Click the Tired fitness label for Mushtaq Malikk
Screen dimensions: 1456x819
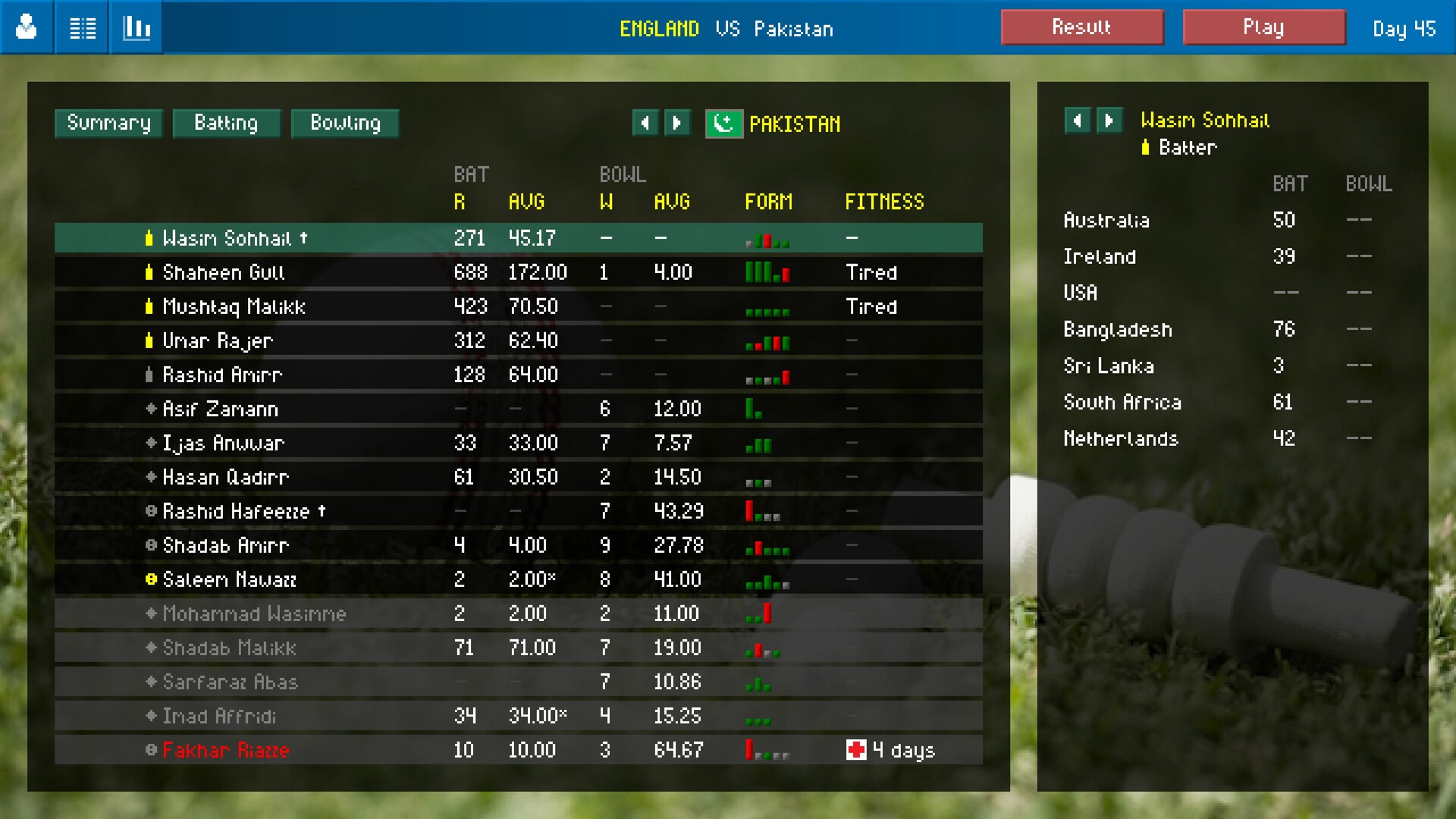click(871, 306)
